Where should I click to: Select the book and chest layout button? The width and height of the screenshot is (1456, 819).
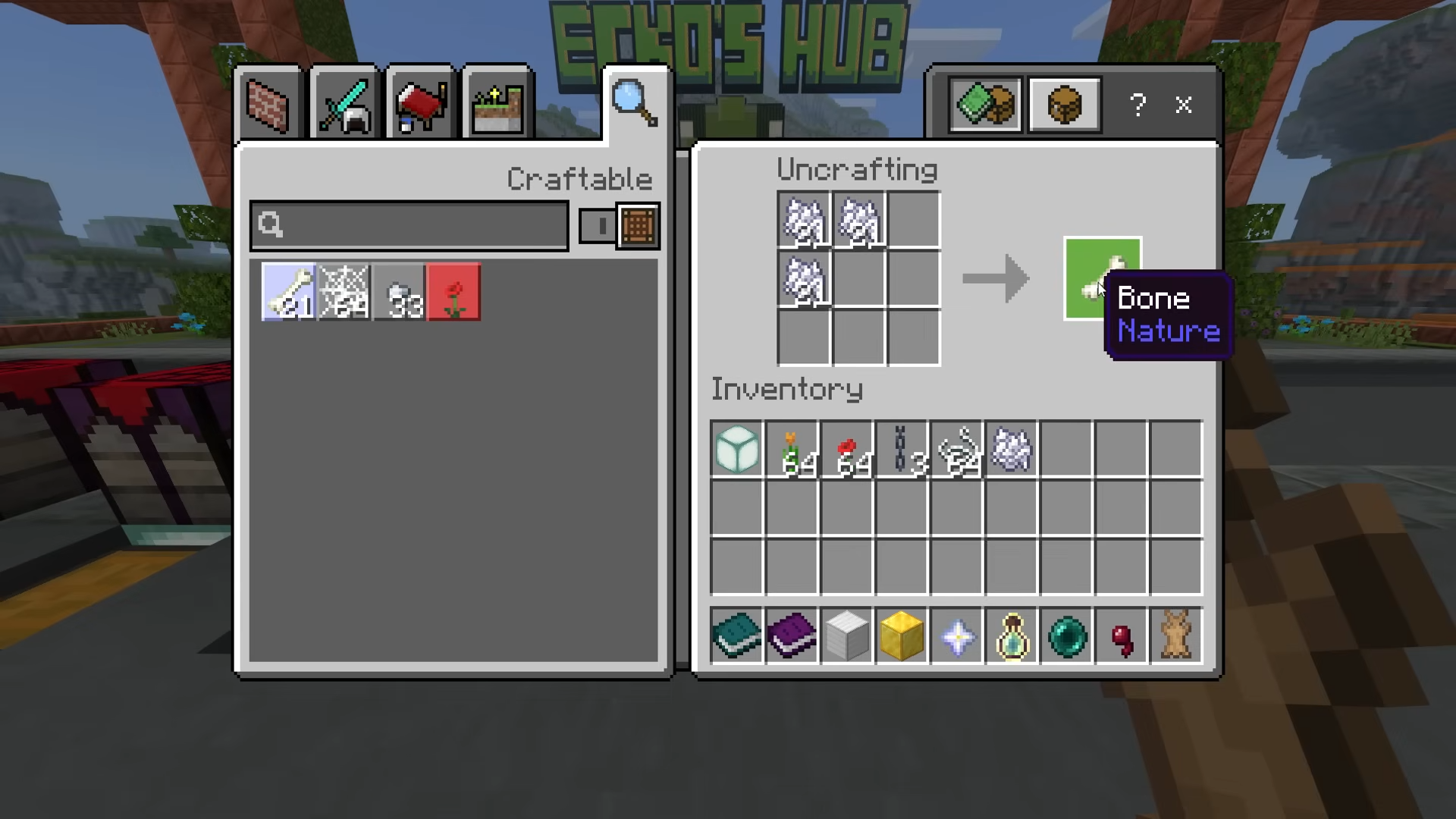[984, 105]
